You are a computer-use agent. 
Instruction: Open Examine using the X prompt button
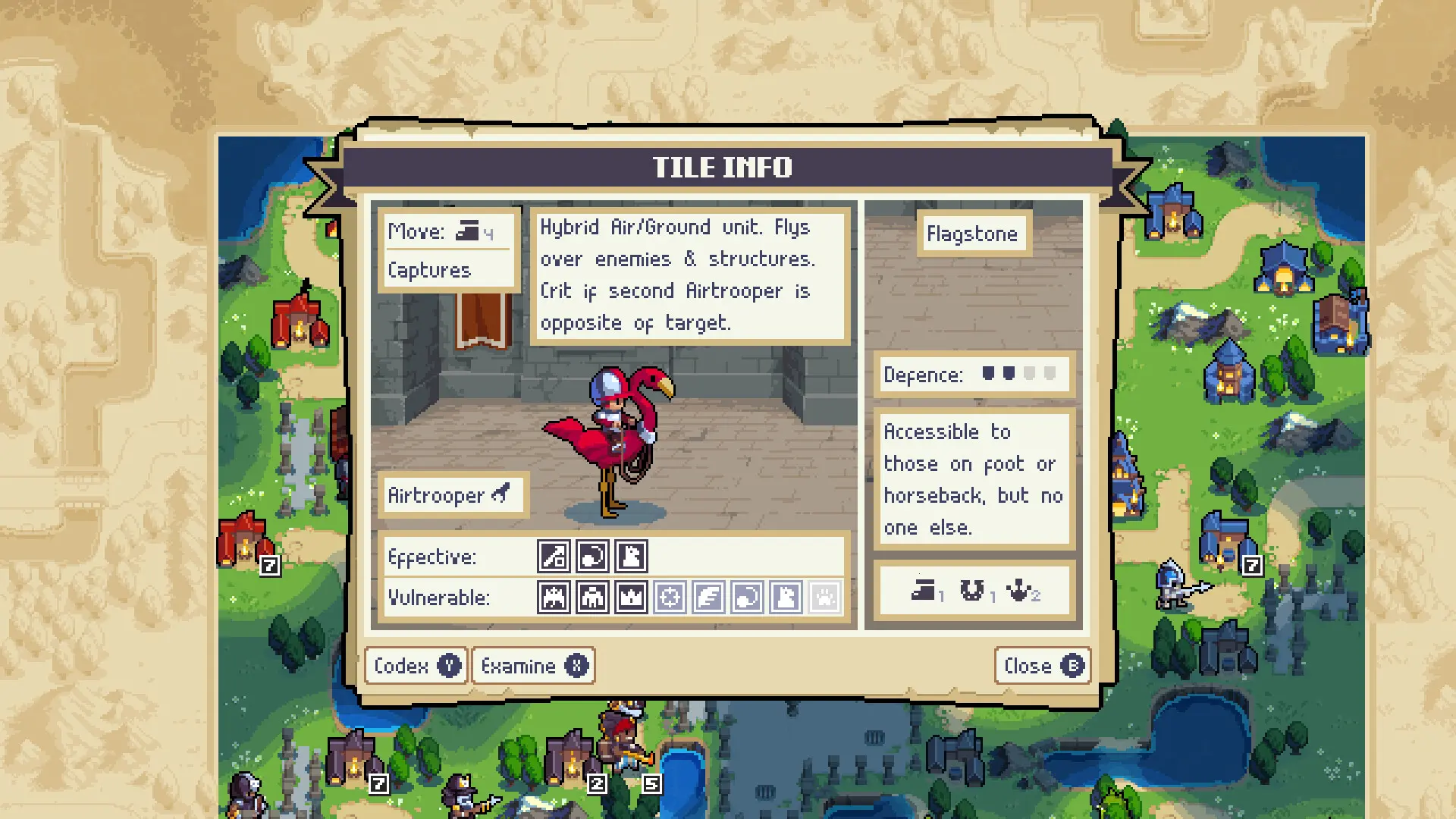(x=533, y=666)
